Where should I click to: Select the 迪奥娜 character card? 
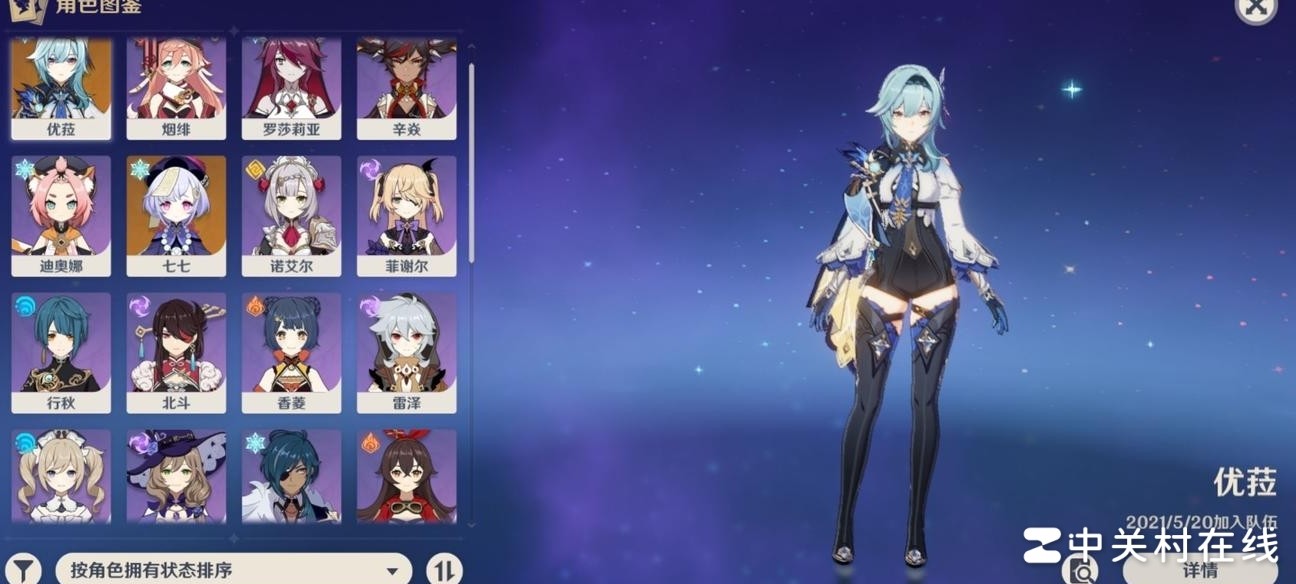[61, 215]
